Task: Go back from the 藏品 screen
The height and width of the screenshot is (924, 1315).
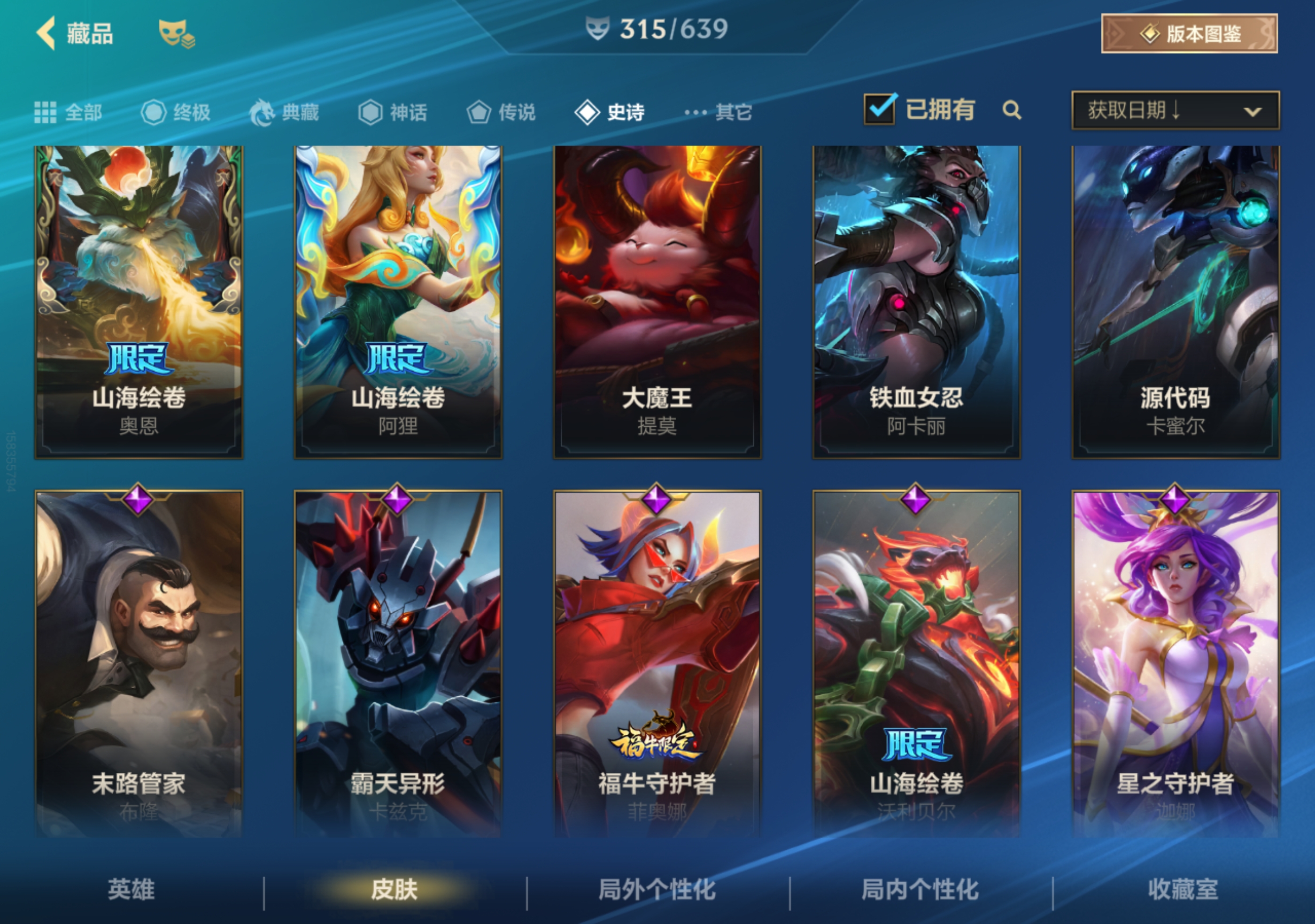Action: (47, 33)
